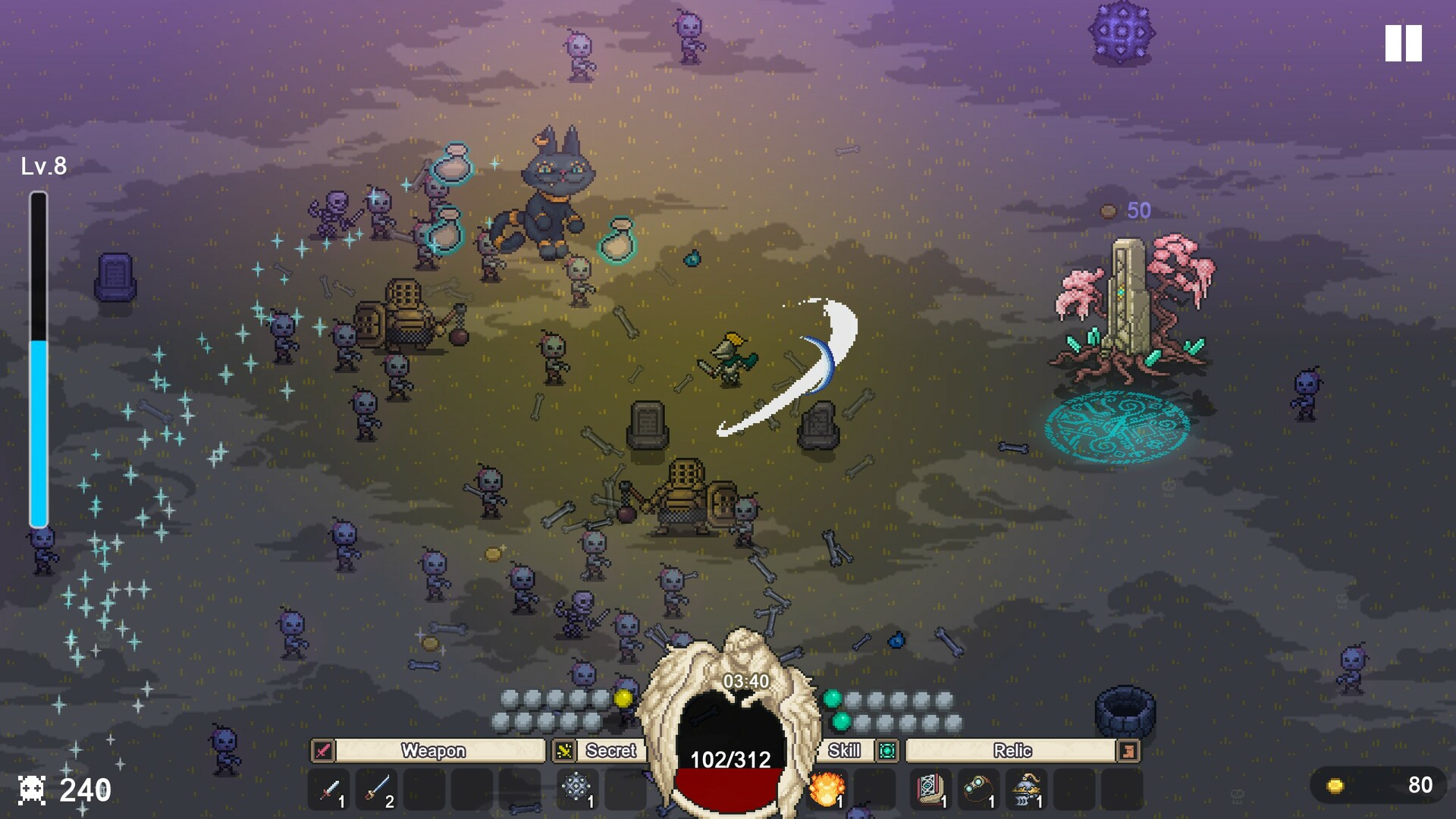Open the Relic category label
This screenshot has height=819, width=1456.
[1012, 751]
